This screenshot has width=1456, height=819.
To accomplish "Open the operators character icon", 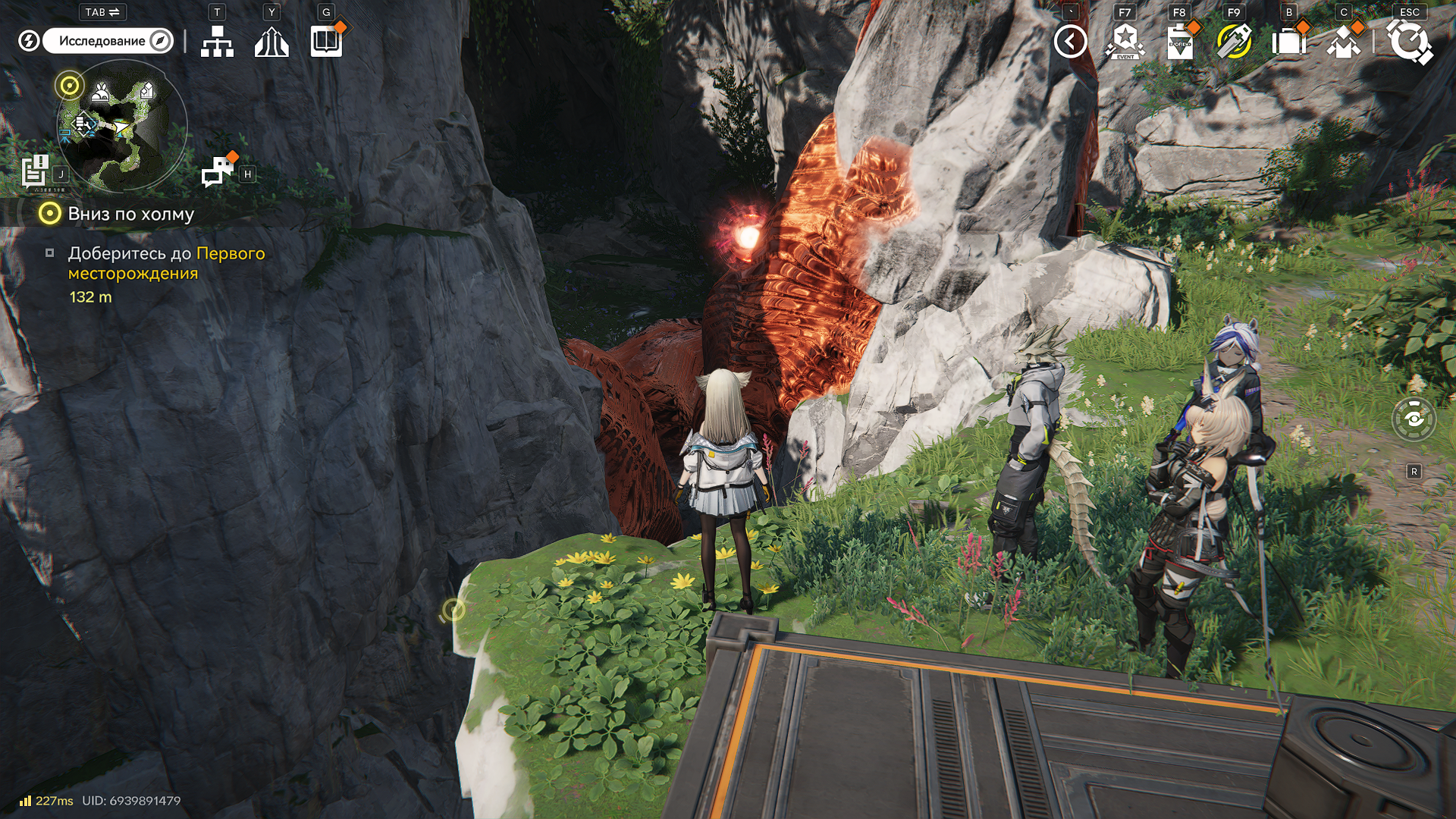I will pyautogui.click(x=1343, y=42).
